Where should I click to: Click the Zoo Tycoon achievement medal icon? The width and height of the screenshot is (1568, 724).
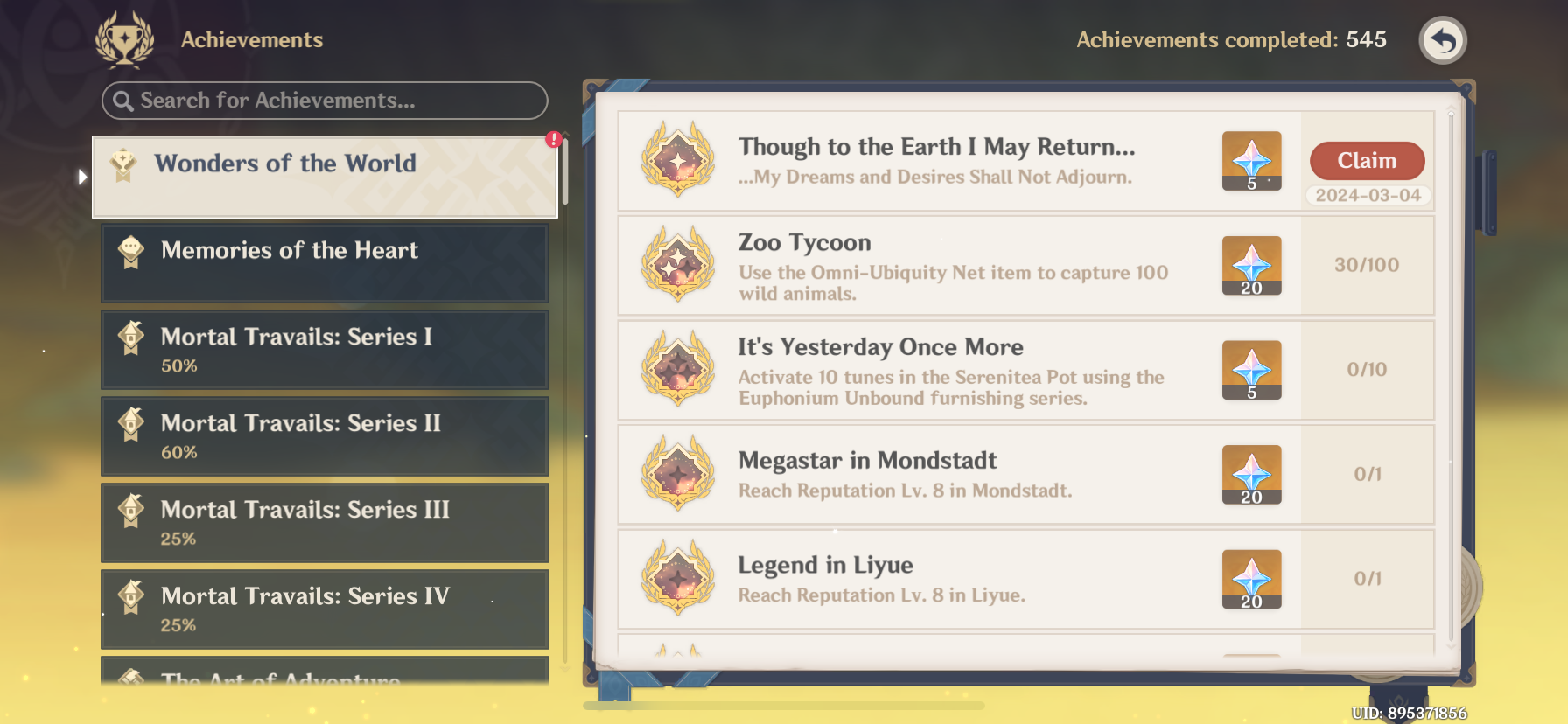pos(677,265)
